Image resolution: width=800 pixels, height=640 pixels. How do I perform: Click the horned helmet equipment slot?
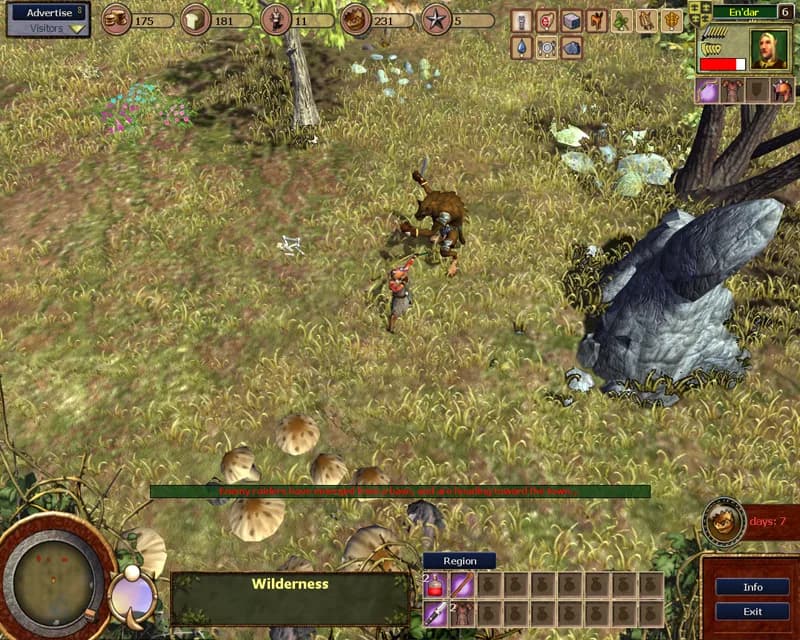[783, 91]
